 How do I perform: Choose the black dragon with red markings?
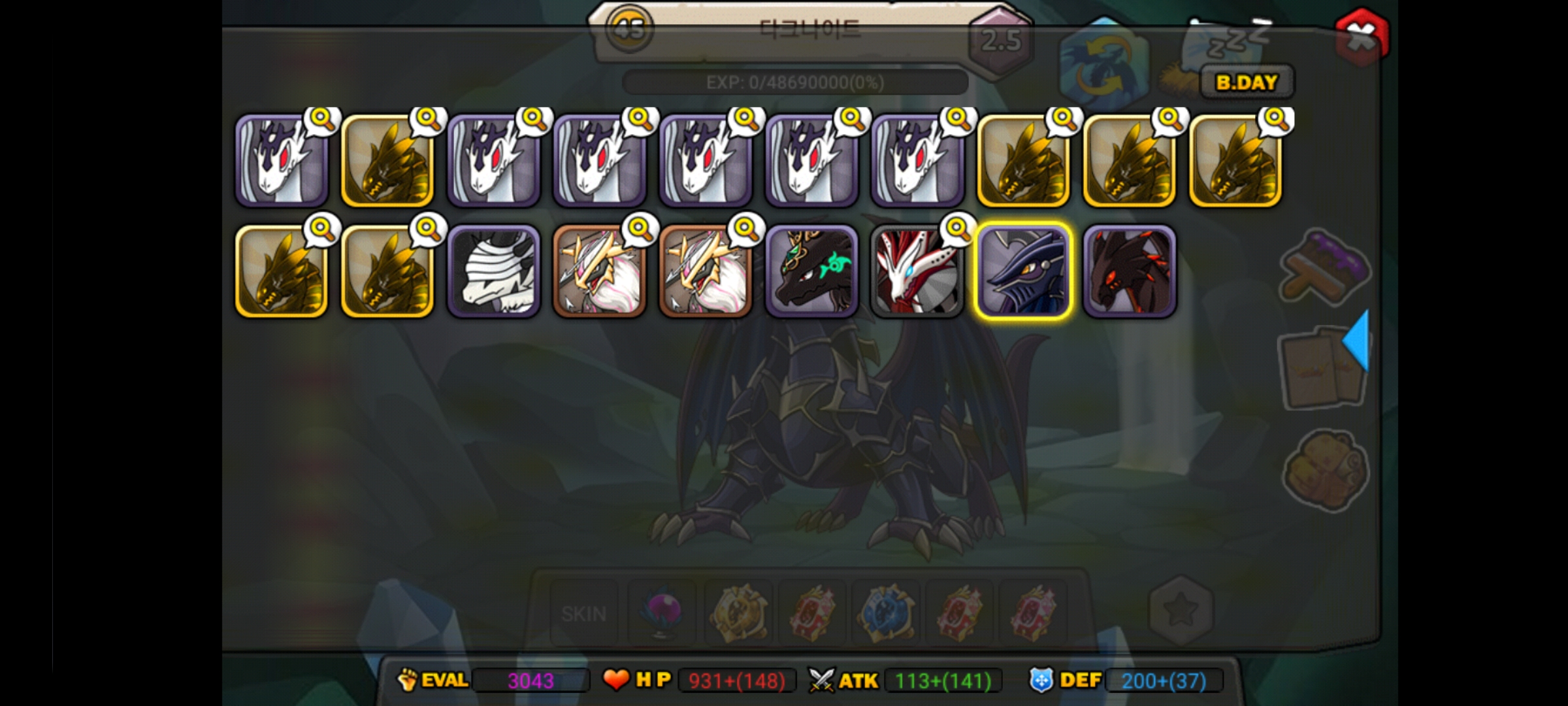(x=1130, y=271)
